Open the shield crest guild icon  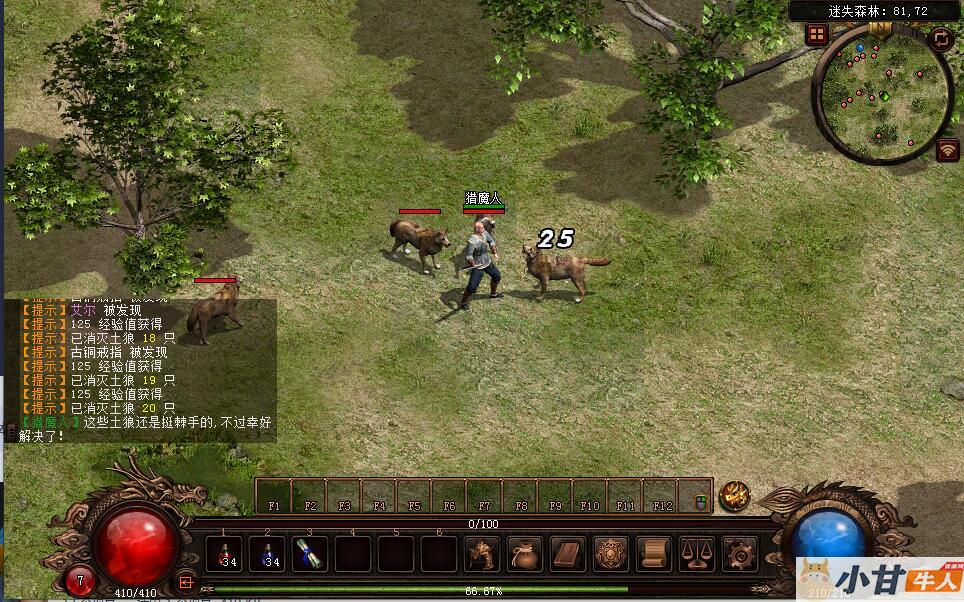coord(611,554)
